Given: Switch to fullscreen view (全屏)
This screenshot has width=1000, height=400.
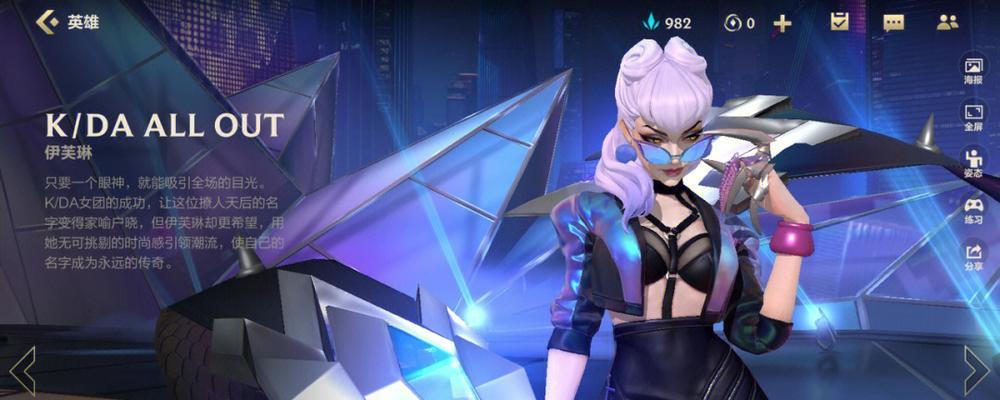Looking at the screenshot, I should [973, 116].
